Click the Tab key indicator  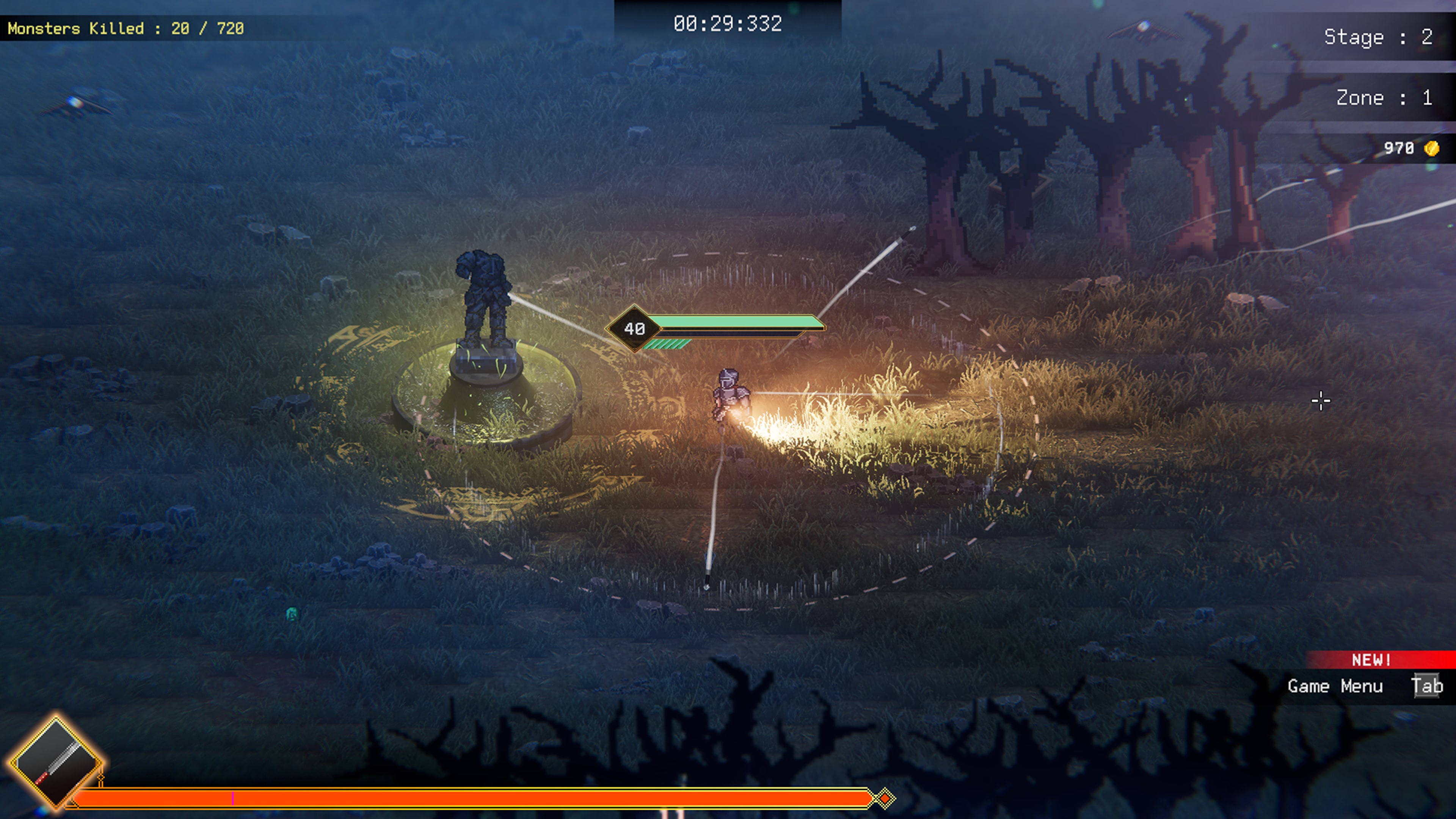(x=1428, y=687)
